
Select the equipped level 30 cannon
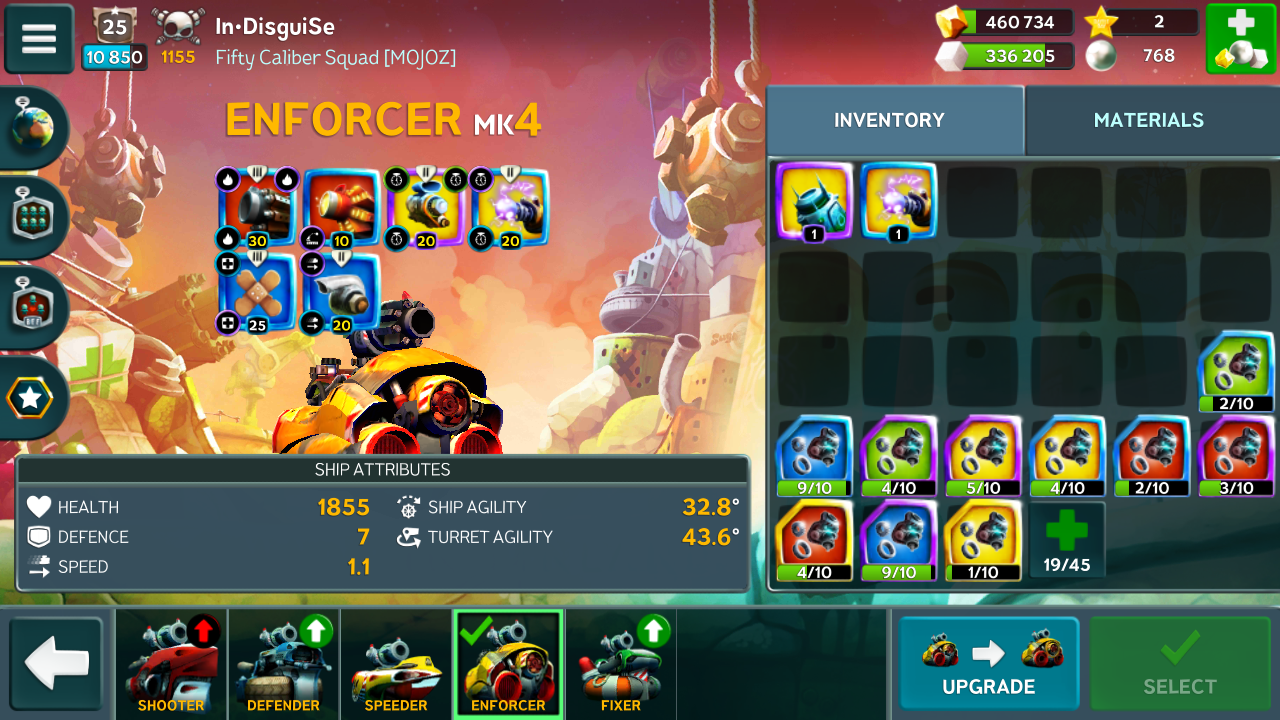pyautogui.click(x=257, y=206)
